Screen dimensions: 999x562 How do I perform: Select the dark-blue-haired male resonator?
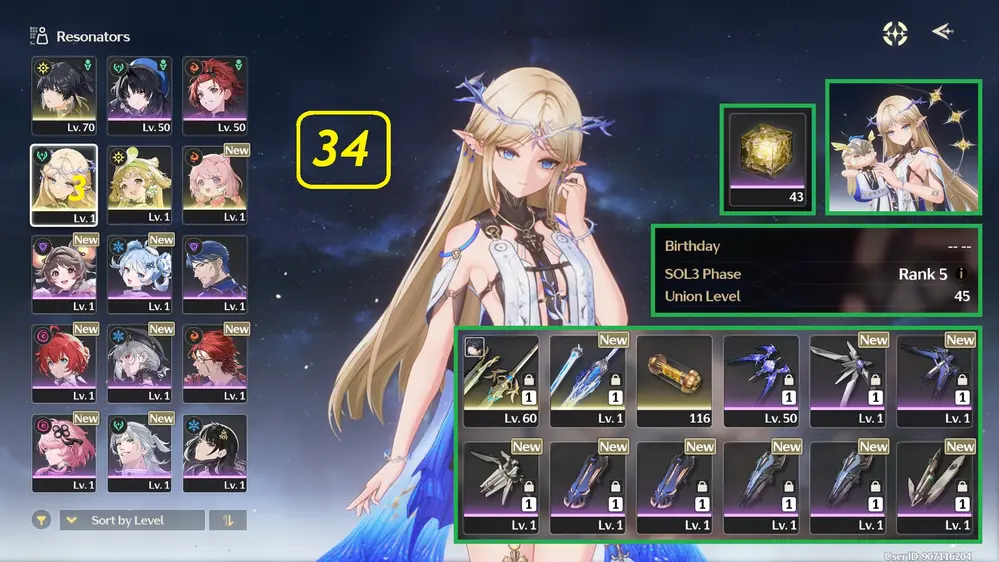point(214,275)
